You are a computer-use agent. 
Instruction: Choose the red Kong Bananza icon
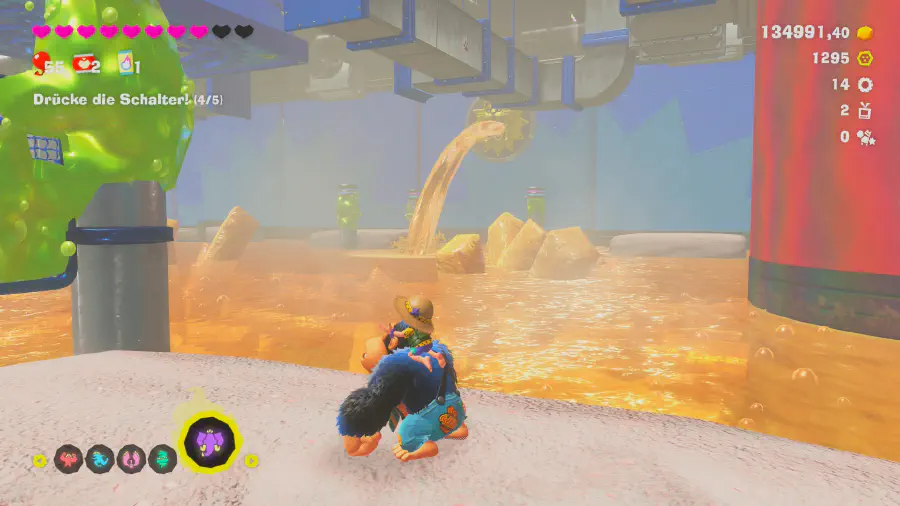point(68,459)
